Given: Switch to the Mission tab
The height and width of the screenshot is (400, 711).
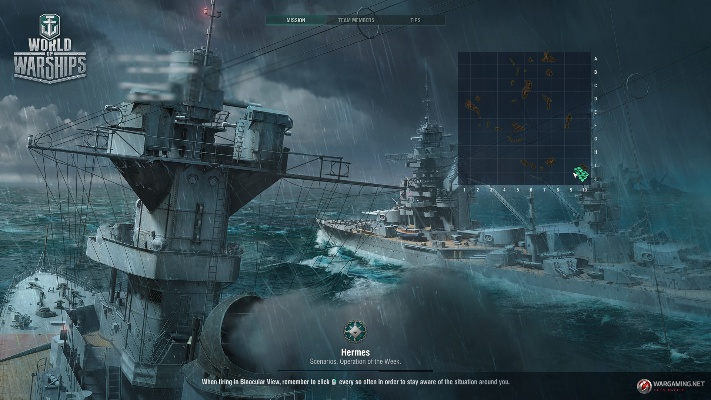Looking at the screenshot, I should 296,19.
